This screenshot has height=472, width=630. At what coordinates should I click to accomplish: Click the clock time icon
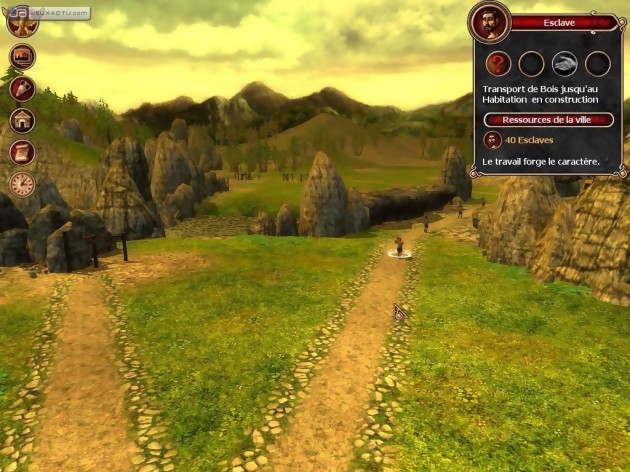(22, 184)
